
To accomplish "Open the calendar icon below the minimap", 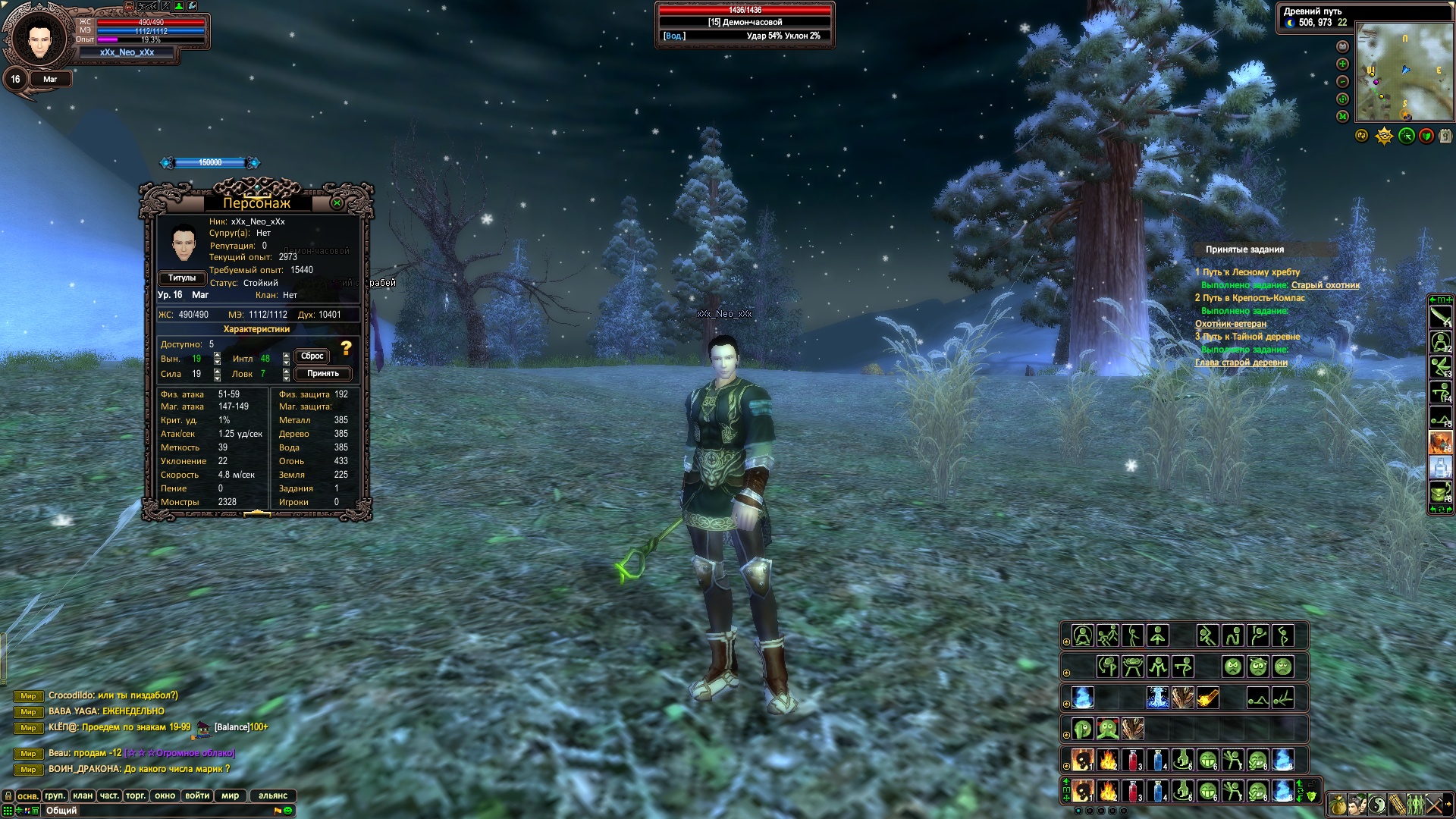I will click(x=1445, y=136).
